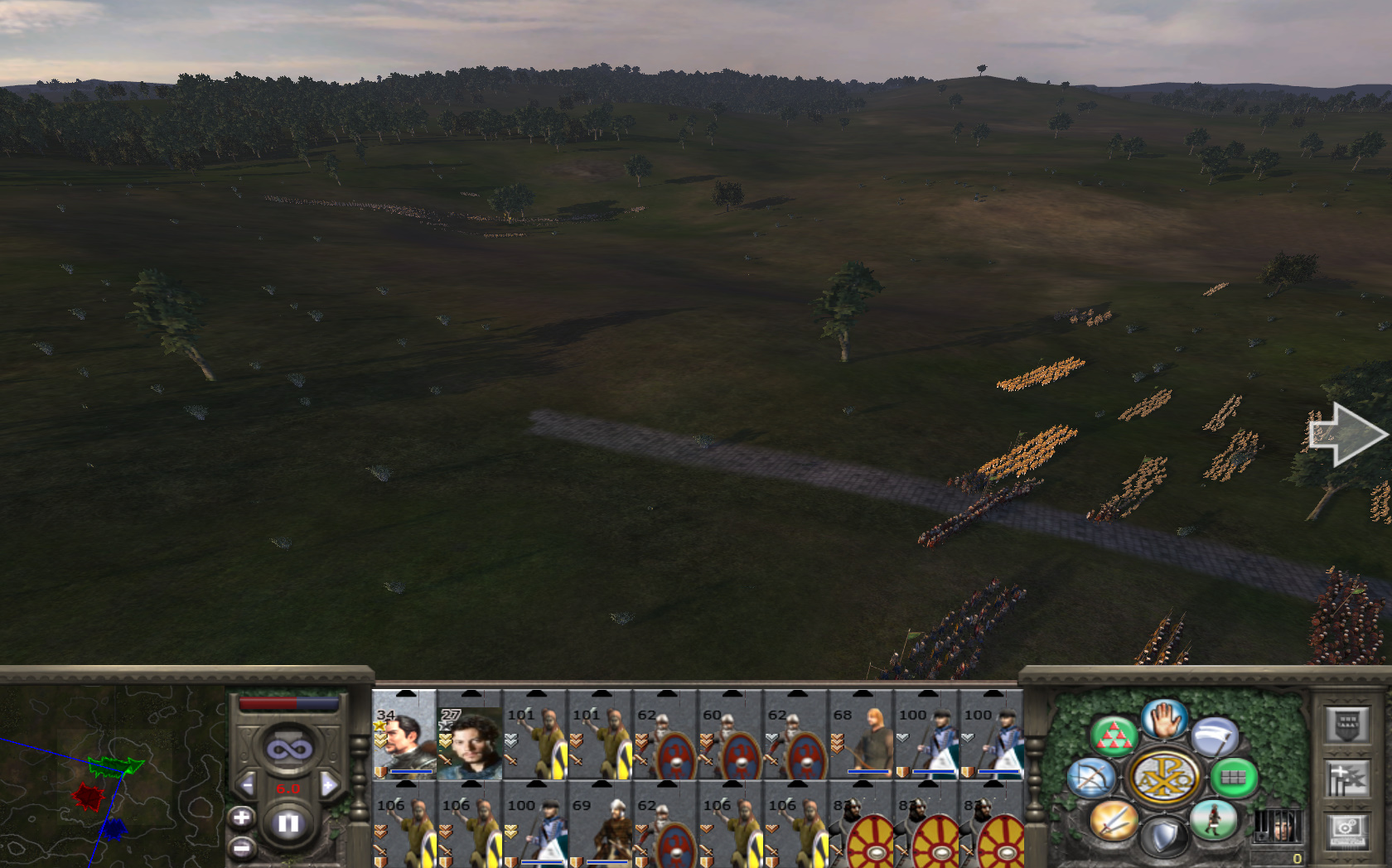1392x868 pixels.
Task: Toggle the run/walk soldier button
Action: 1213,820
